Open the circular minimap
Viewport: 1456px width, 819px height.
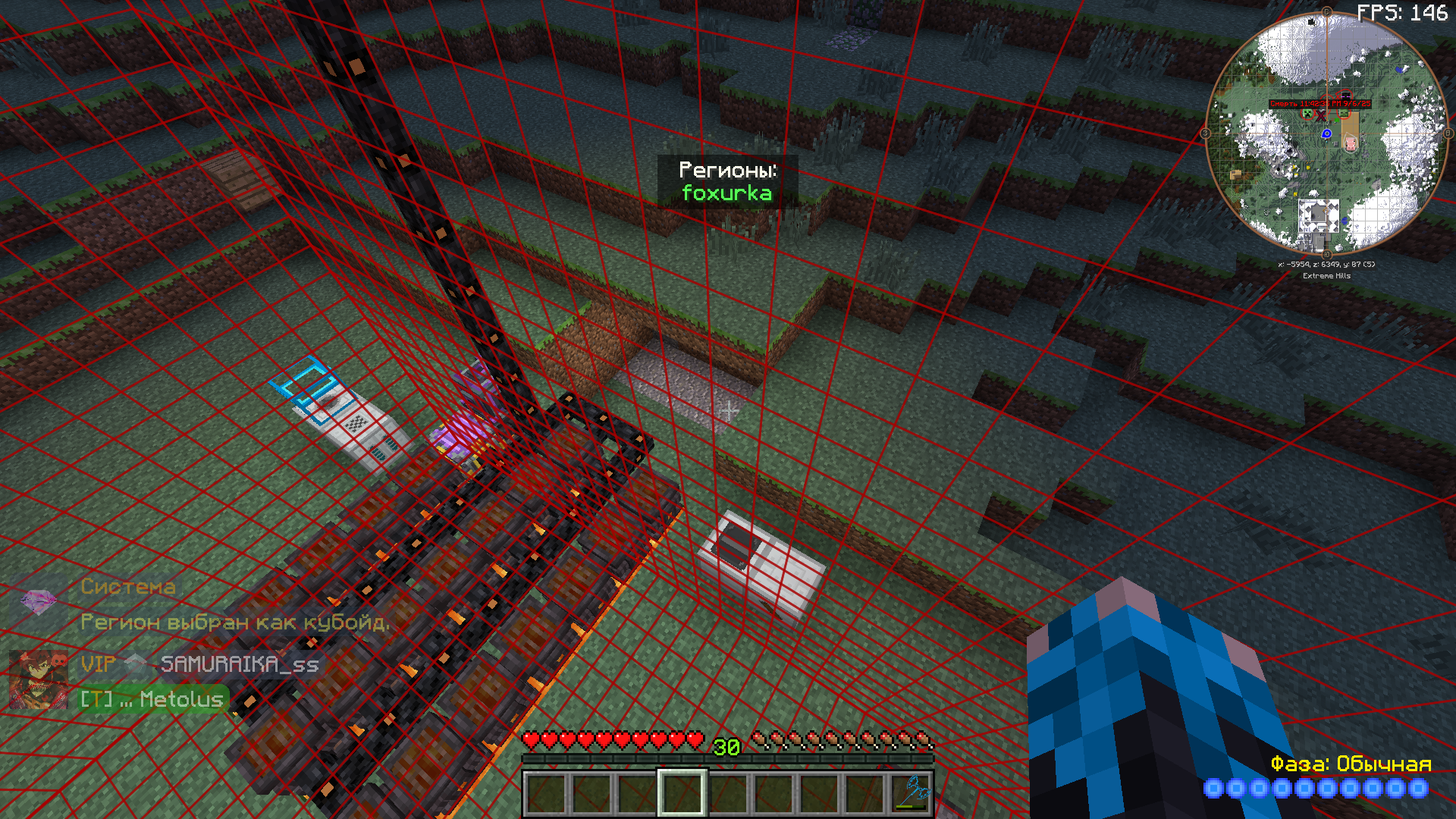click(x=1326, y=134)
